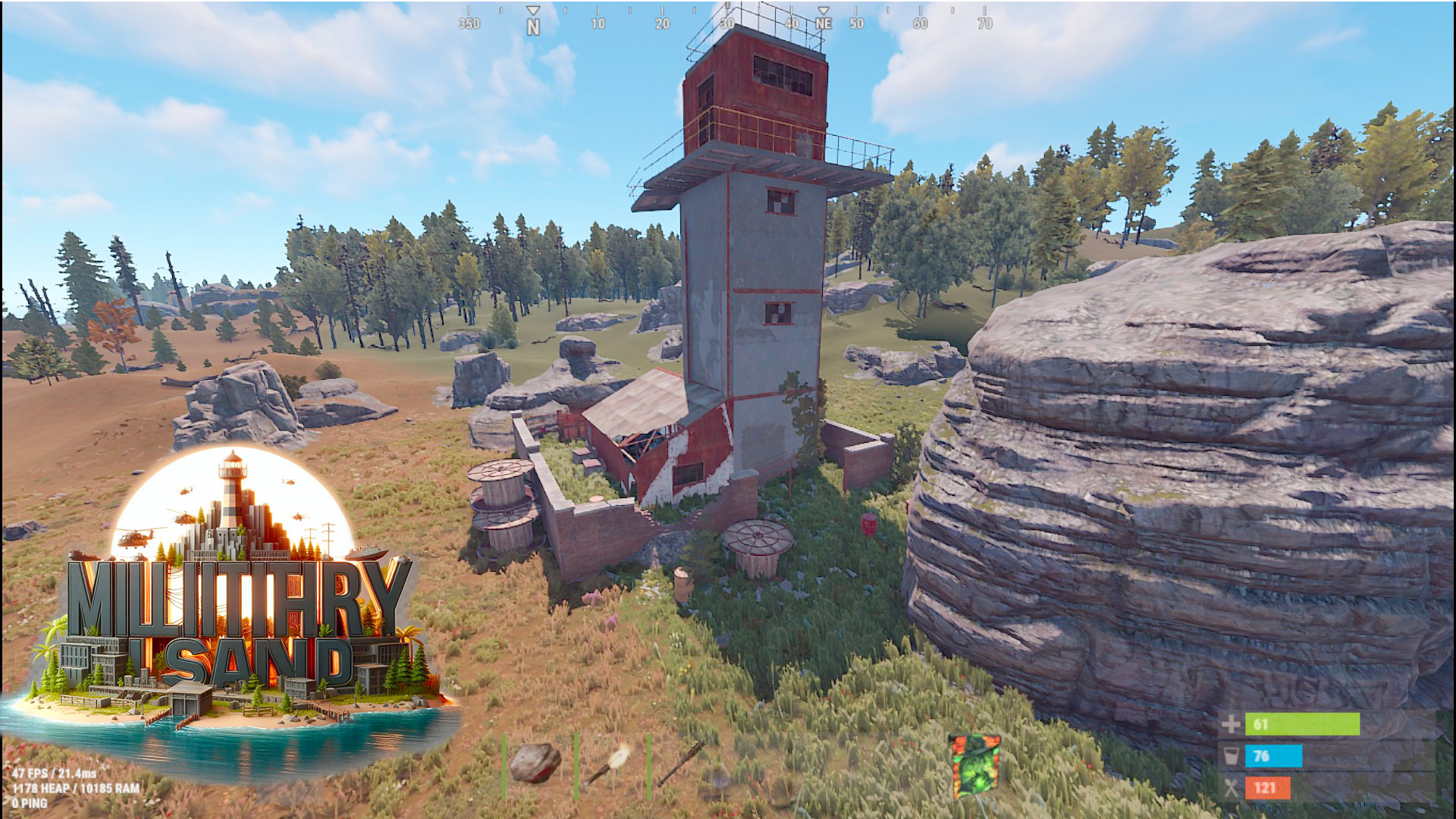Select the green camouflage item slot
The height and width of the screenshot is (819, 1456).
coord(975,765)
